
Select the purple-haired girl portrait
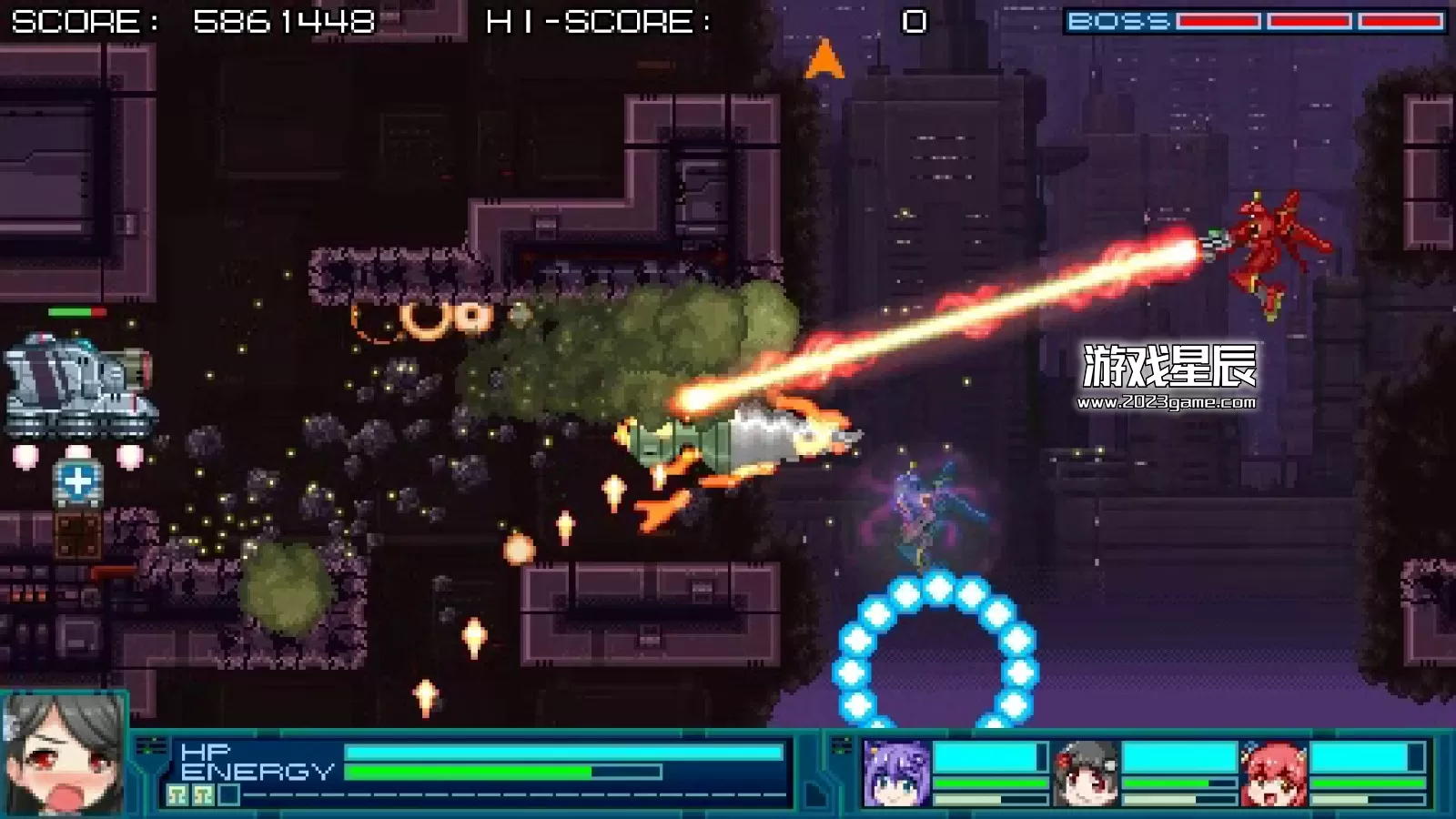point(895,773)
